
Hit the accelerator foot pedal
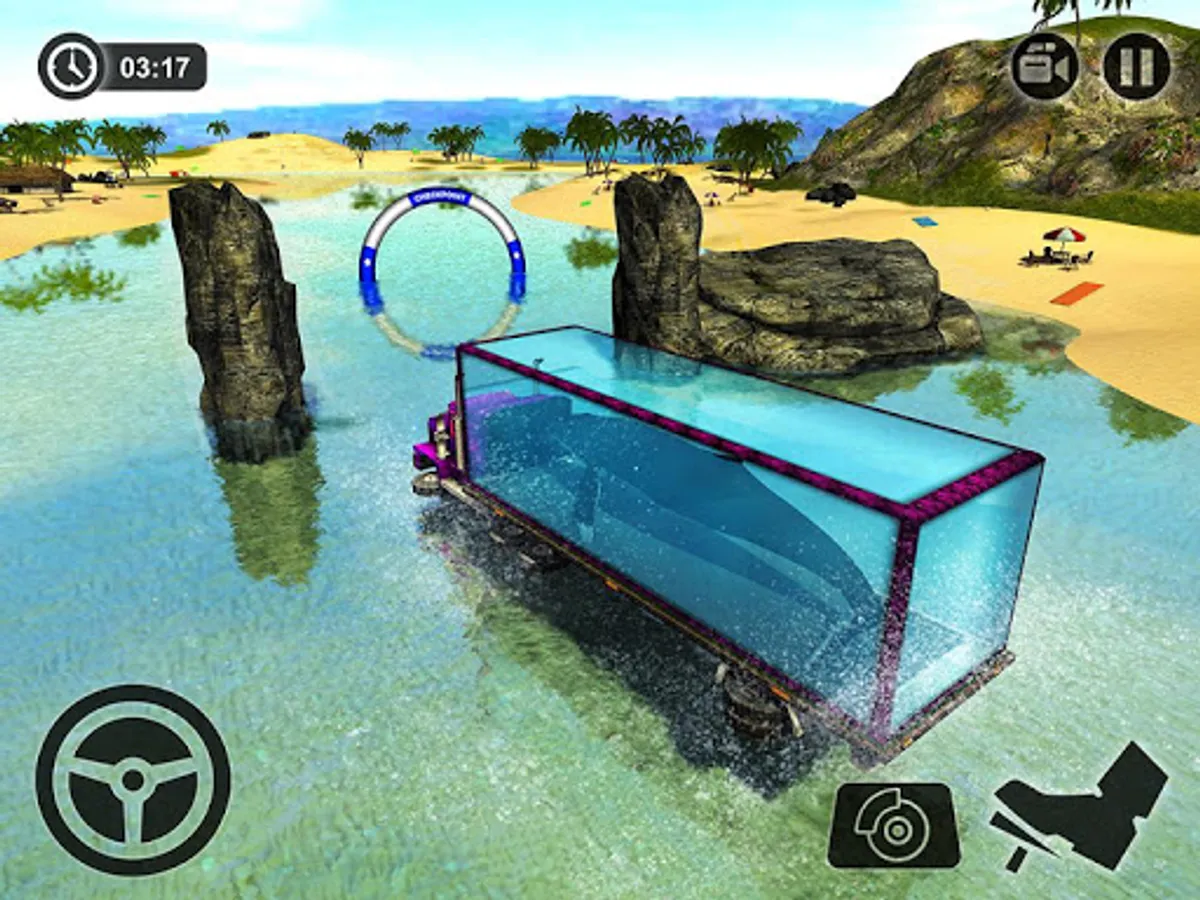1080,806
